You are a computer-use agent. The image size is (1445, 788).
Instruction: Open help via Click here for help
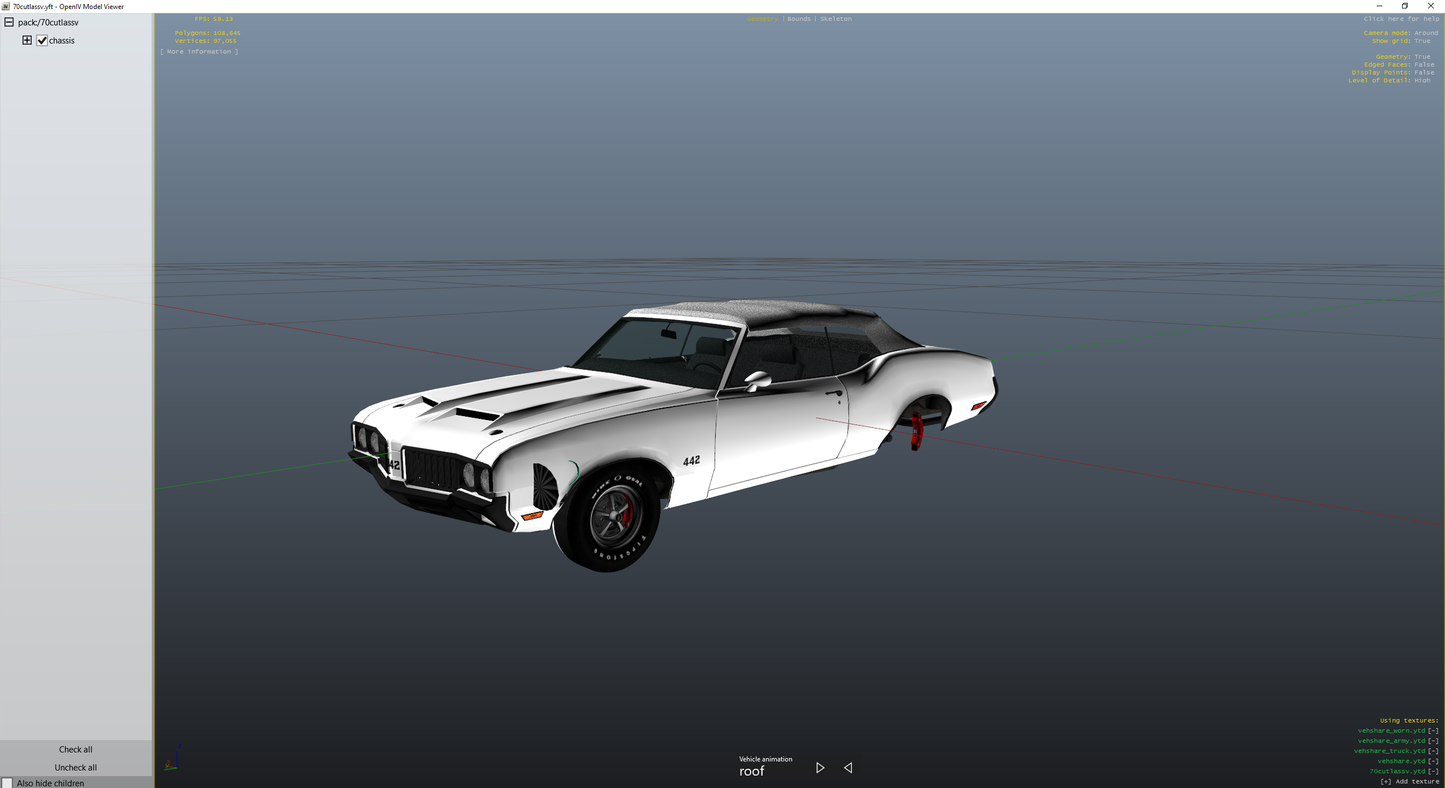pyautogui.click(x=1400, y=18)
